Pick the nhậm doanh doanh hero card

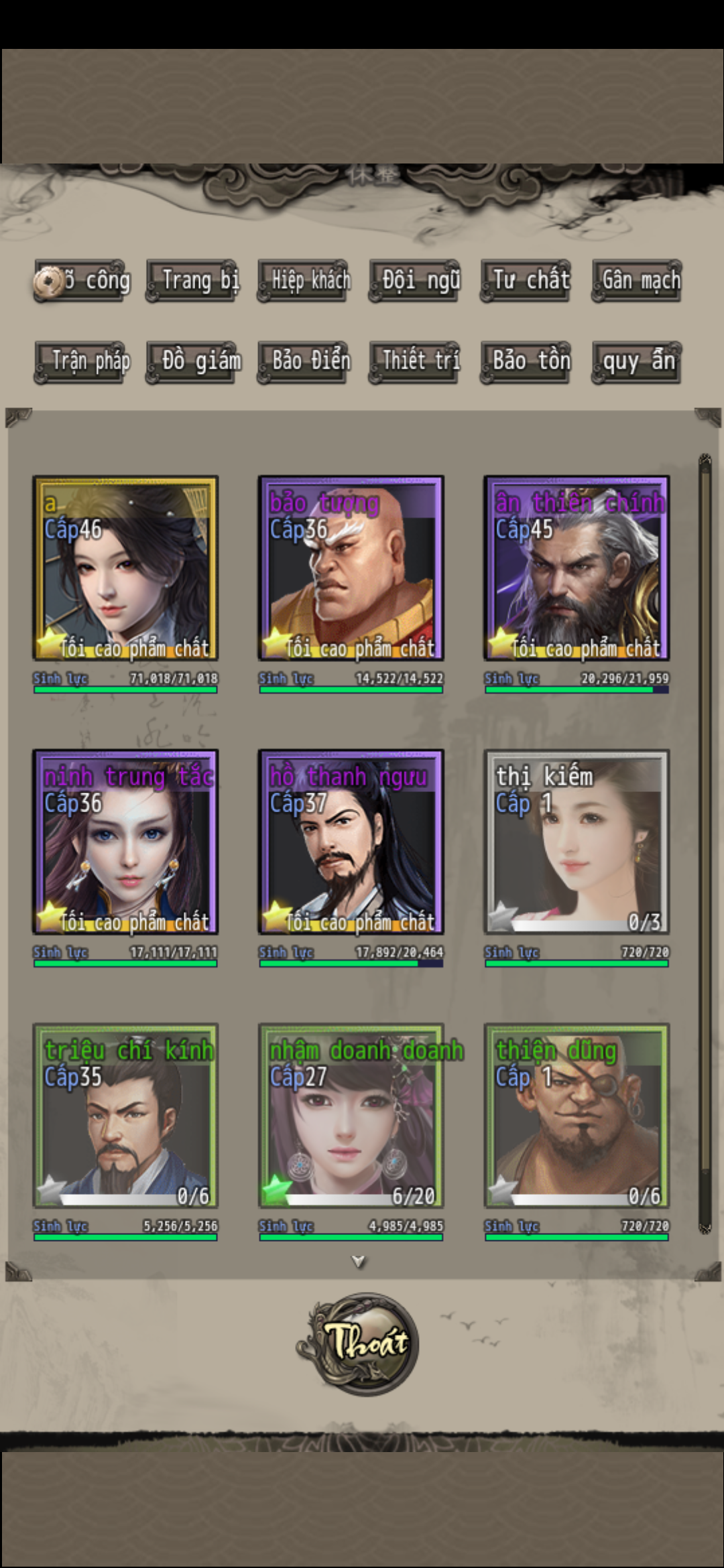tap(351, 1115)
